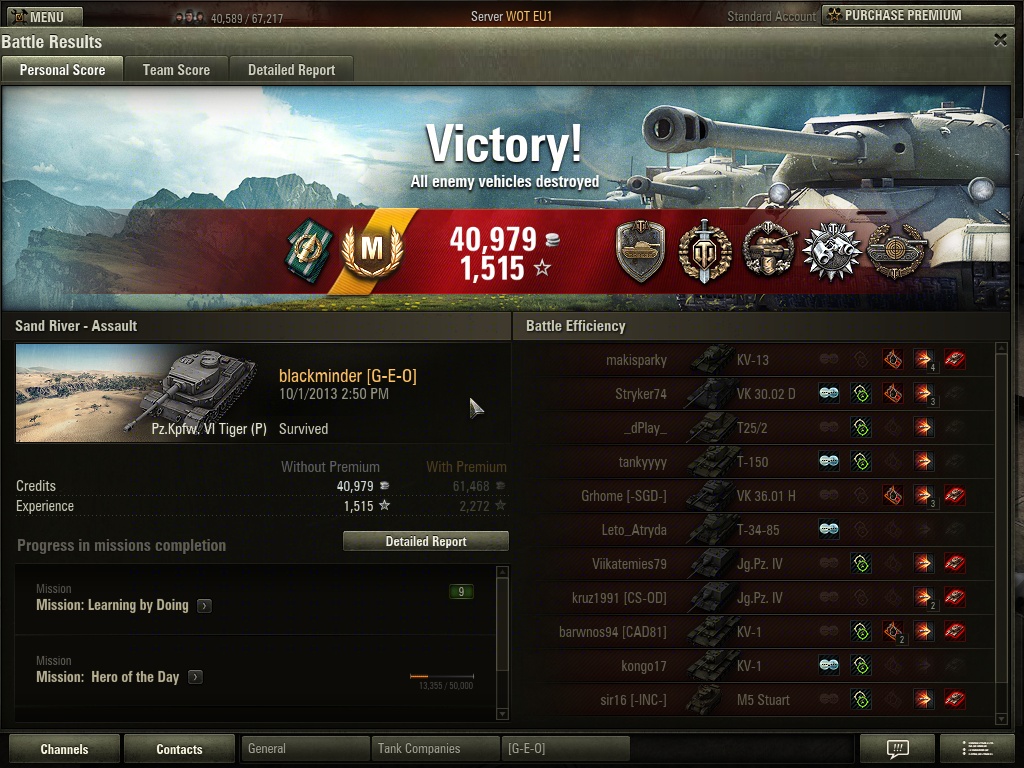Click the Detailed Report button under credits
Viewport: 1024px width, 768px height.
[x=426, y=541]
